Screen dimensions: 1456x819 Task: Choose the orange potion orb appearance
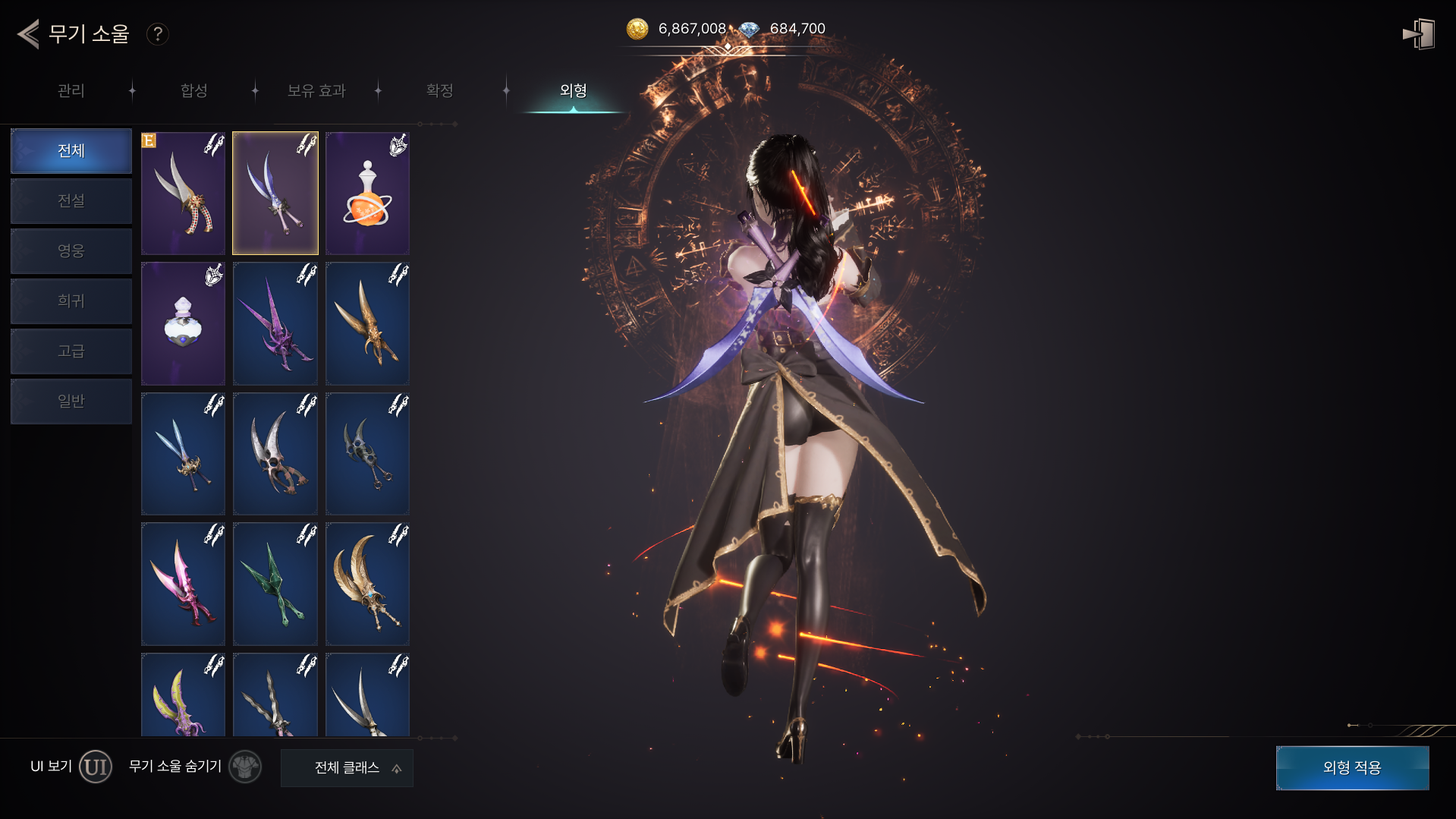[367, 194]
